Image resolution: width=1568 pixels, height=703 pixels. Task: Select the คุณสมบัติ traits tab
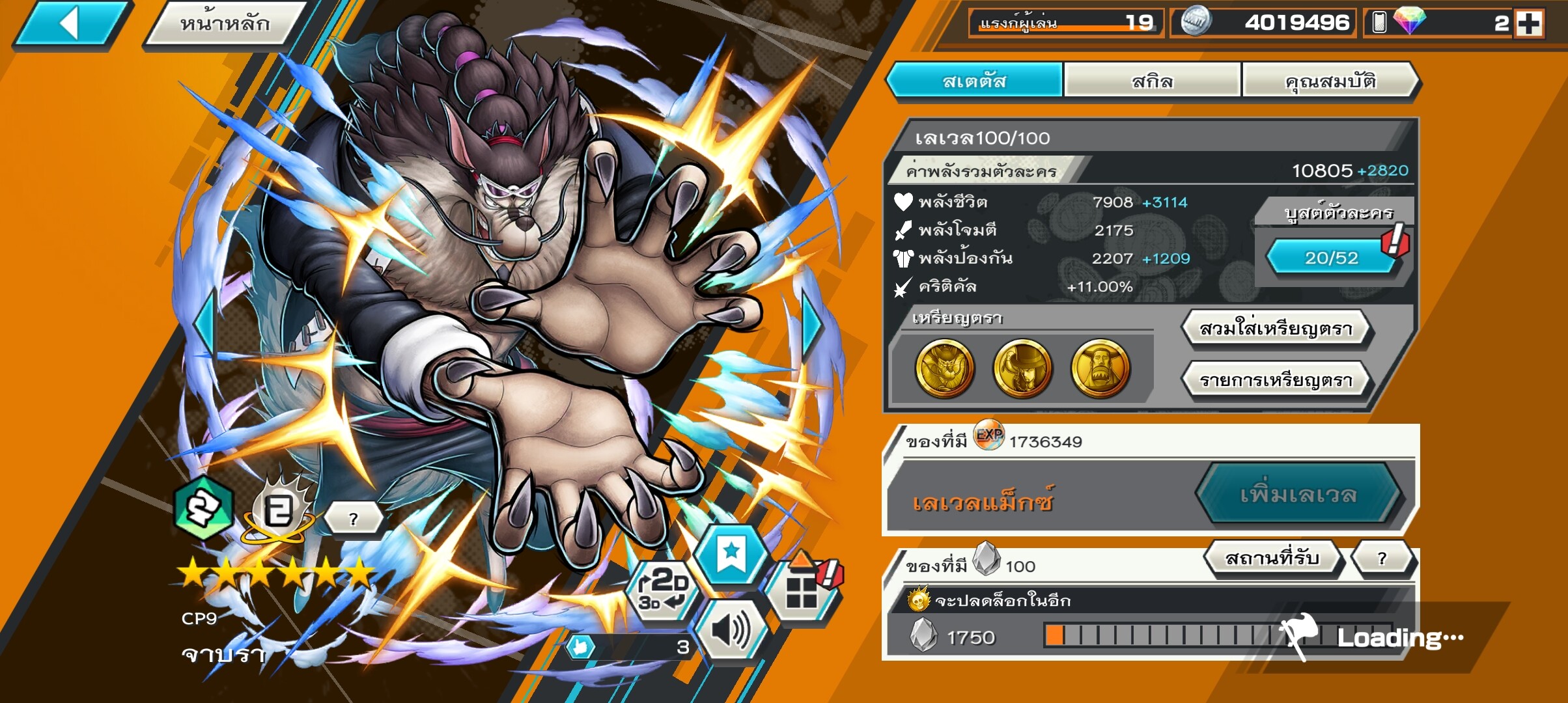pyautogui.click(x=1330, y=81)
